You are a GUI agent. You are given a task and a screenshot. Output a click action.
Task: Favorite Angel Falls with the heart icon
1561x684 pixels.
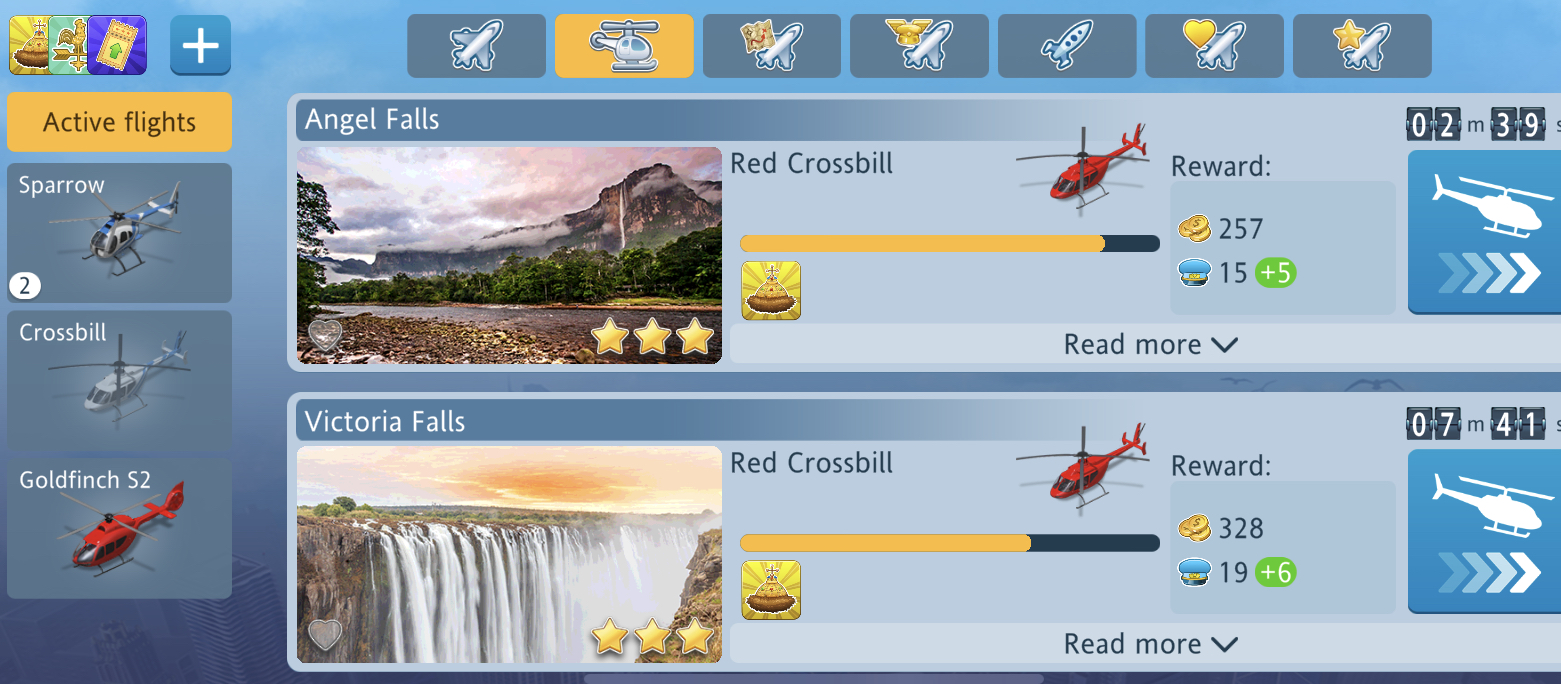tap(325, 335)
